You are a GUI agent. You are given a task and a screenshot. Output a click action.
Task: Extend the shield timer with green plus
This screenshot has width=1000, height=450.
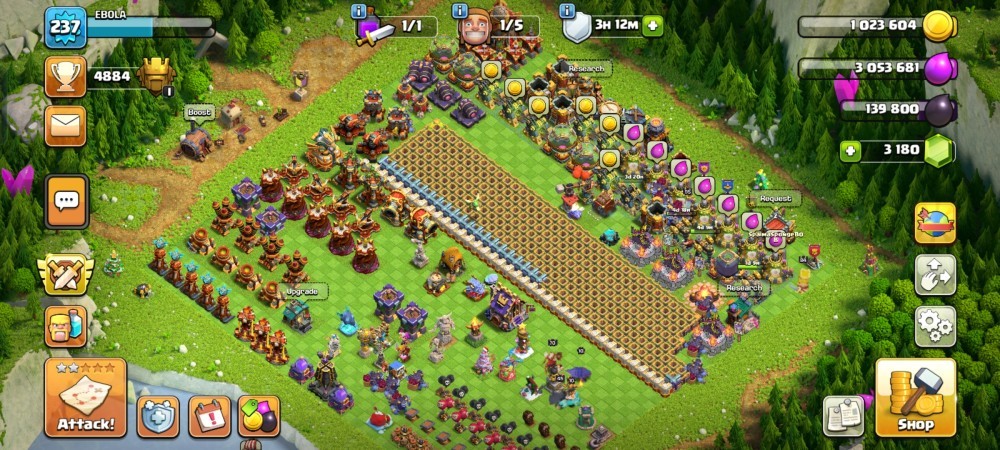(x=652, y=26)
